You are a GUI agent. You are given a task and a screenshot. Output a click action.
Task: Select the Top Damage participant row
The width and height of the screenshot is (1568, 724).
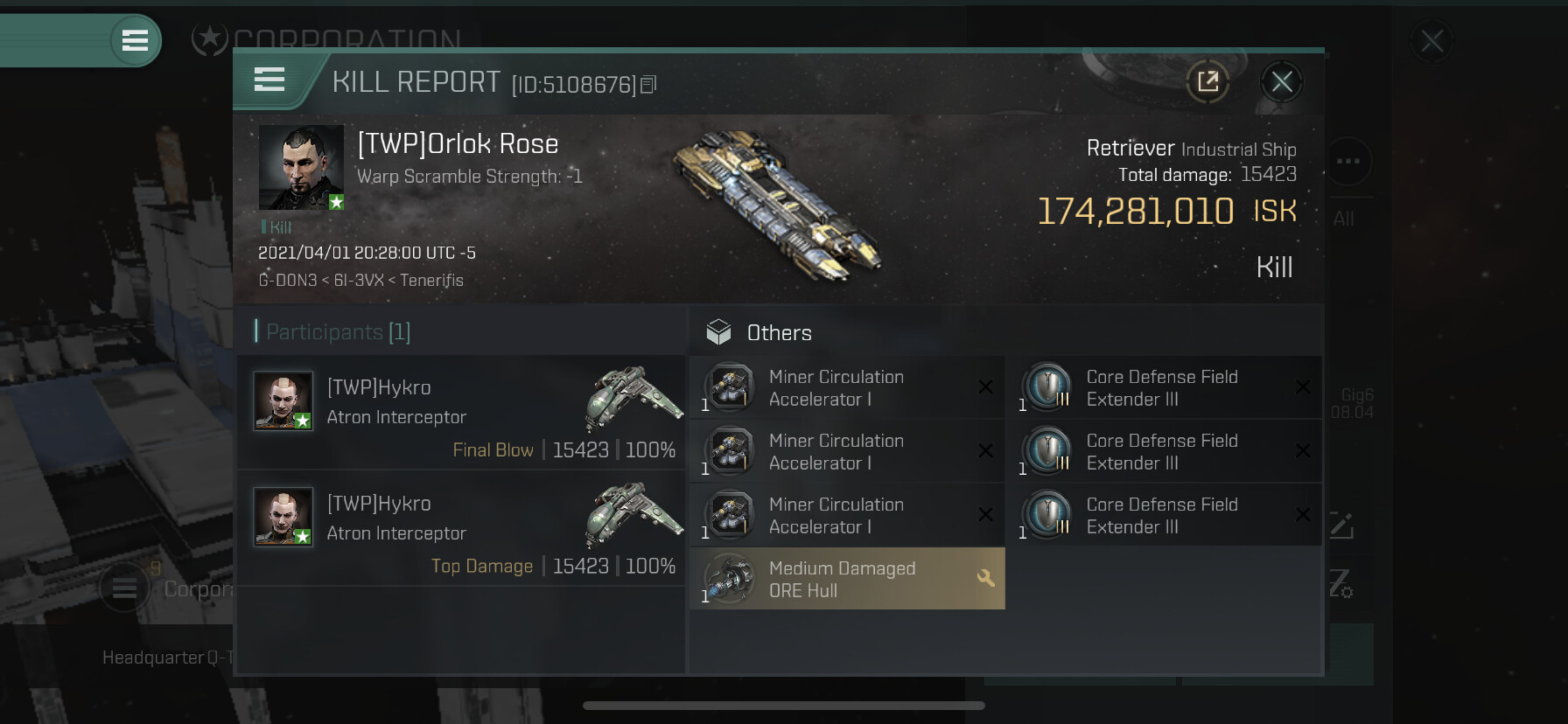tap(461, 529)
